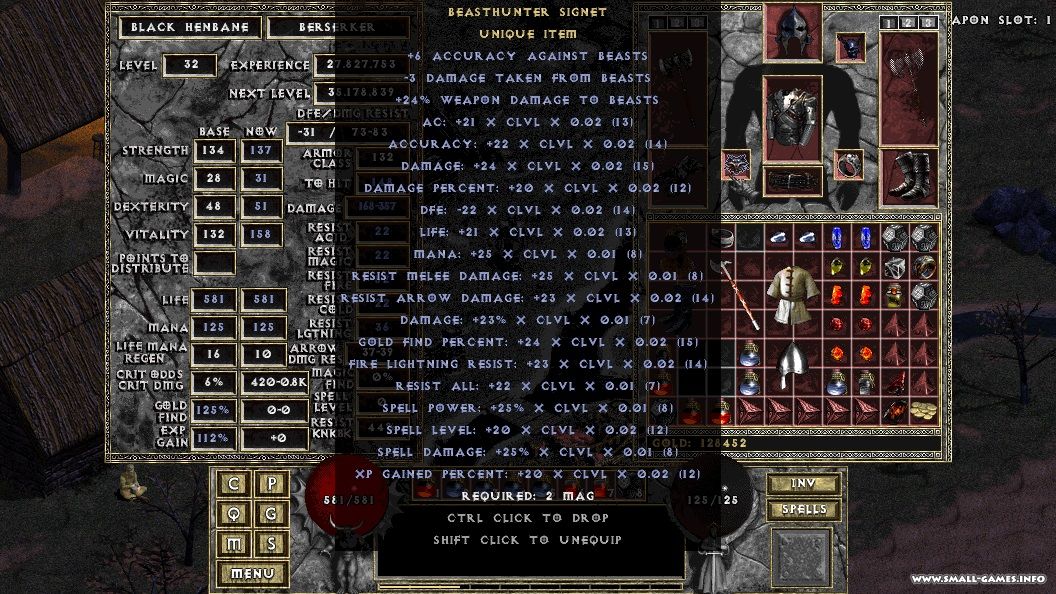Screen dimensions: 1056x594
Task: Open the SPELLS panel
Action: coord(804,510)
